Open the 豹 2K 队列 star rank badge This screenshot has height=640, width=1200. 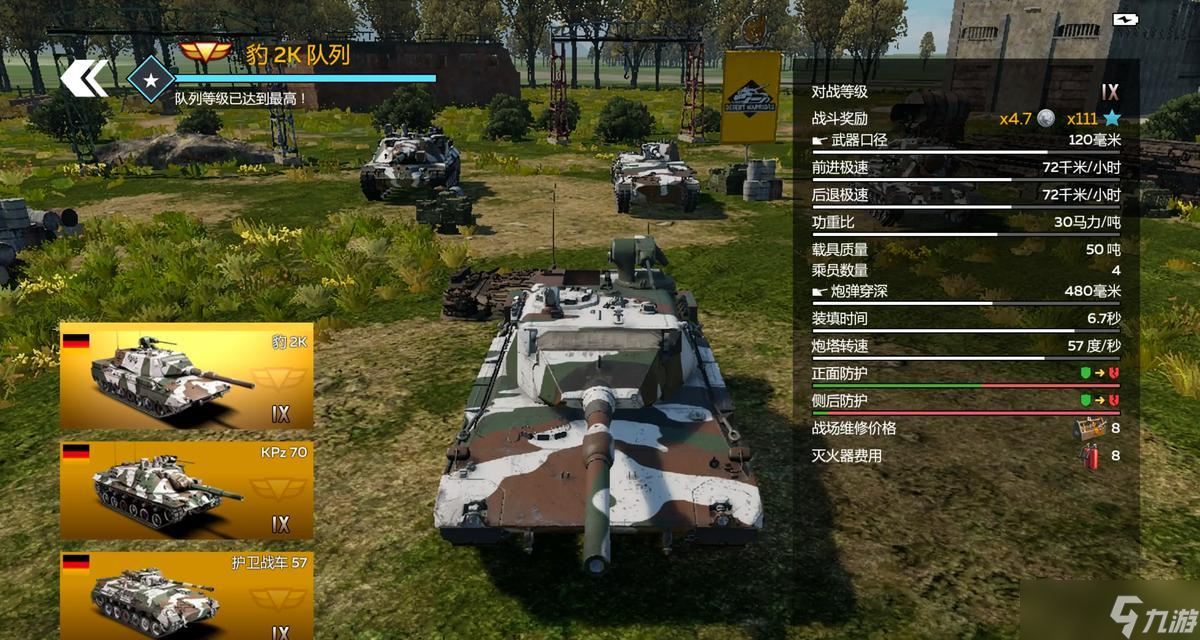[151, 79]
